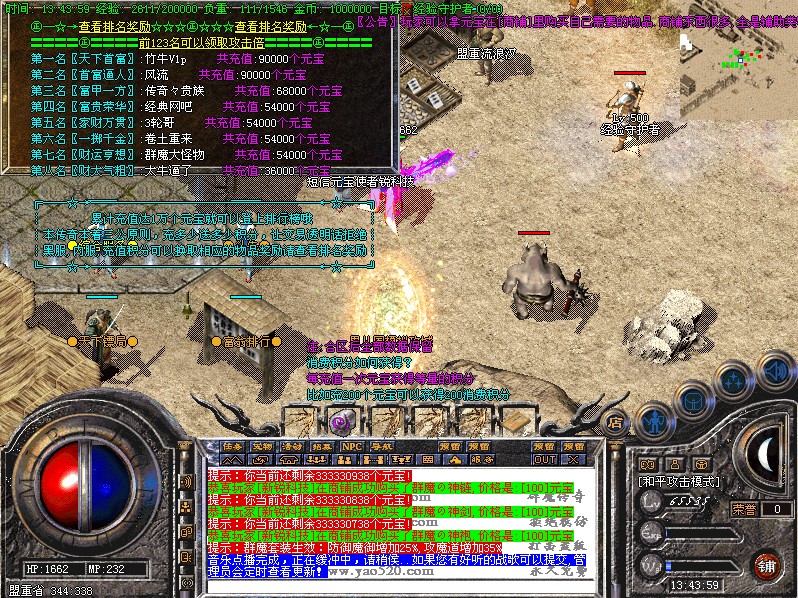Click the OUT button on chat panel
This screenshot has height=598, width=798.
coord(544,459)
